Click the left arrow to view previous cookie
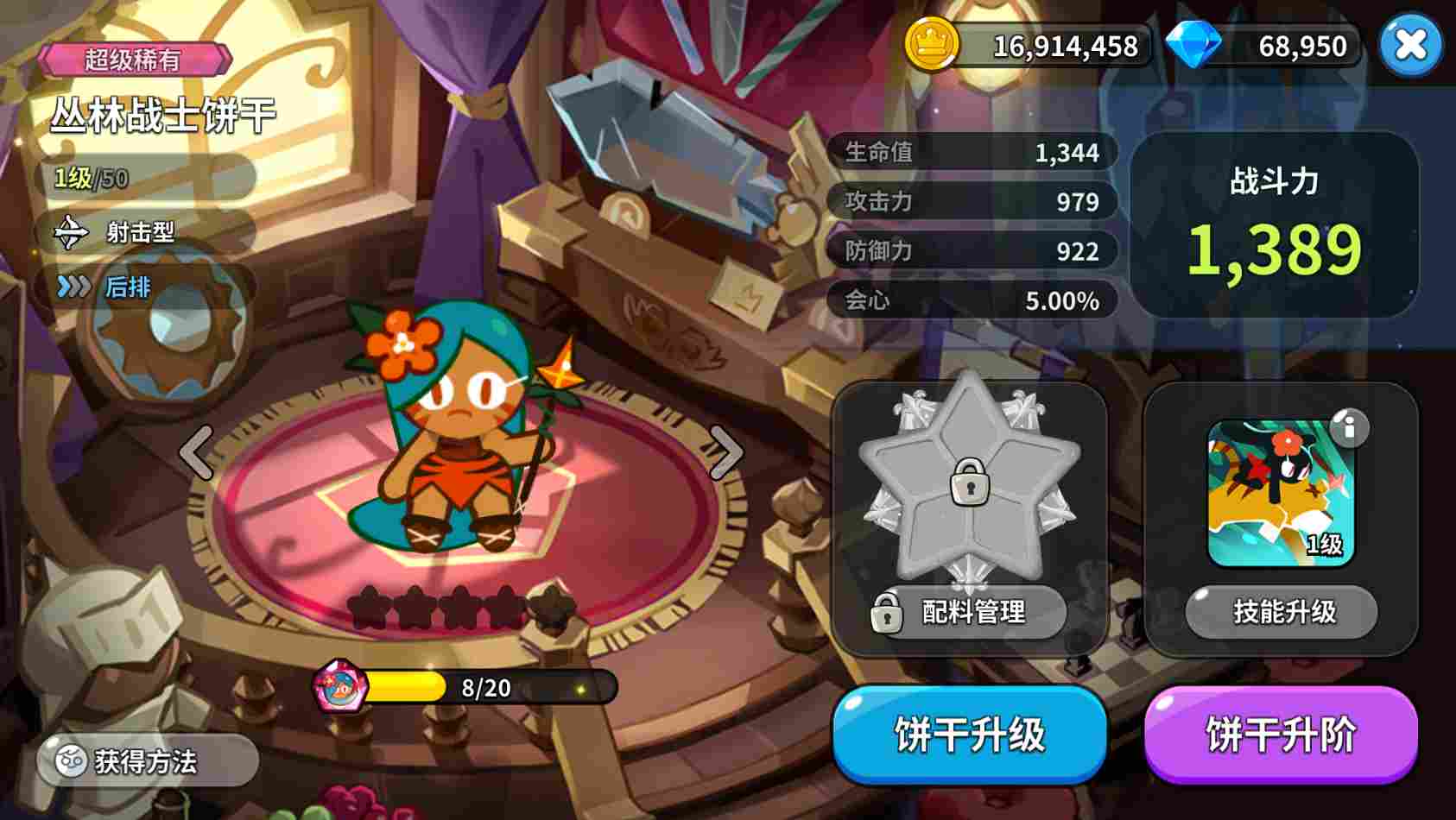 coord(197,452)
